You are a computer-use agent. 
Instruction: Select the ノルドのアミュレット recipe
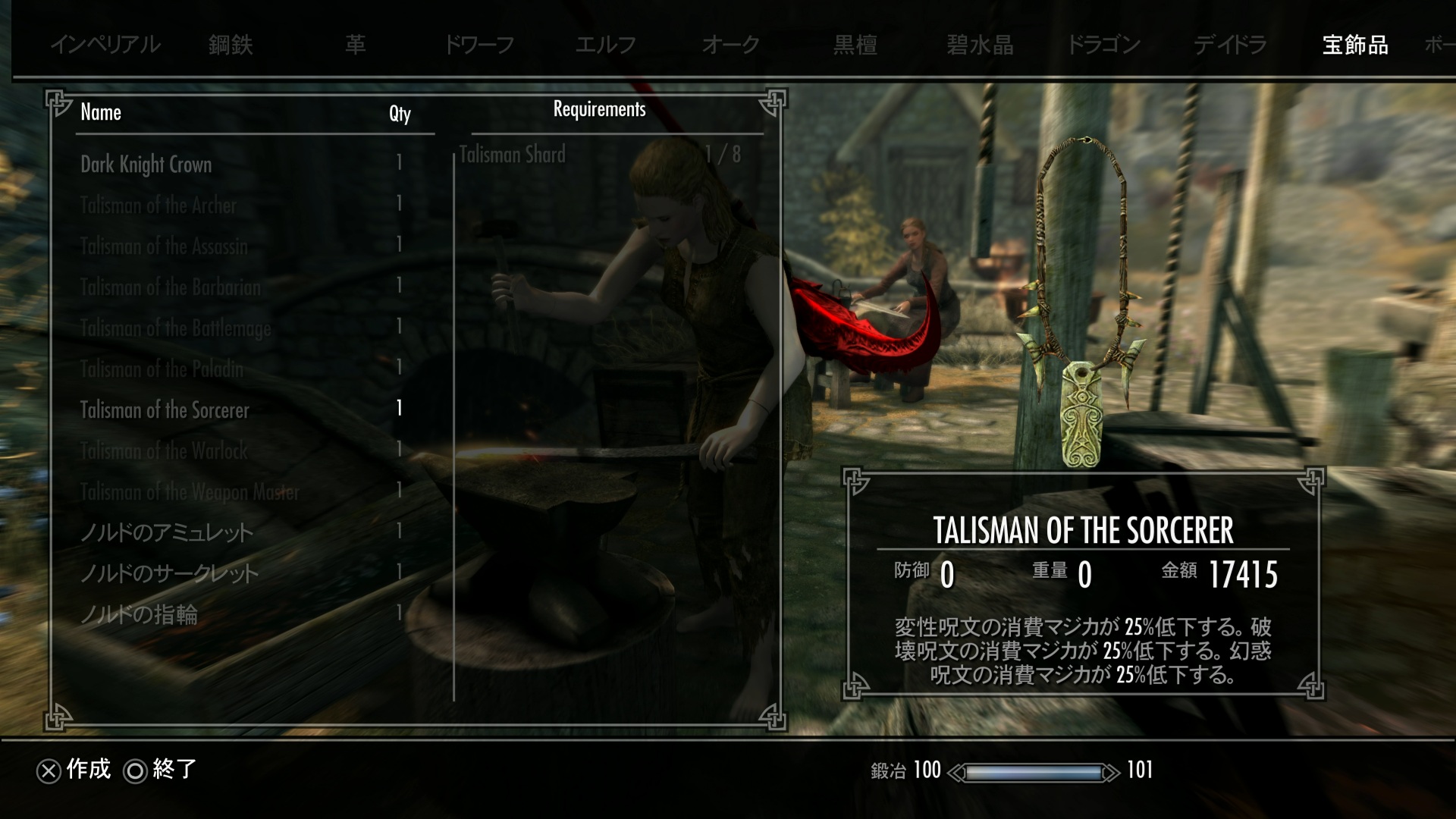pos(167,532)
